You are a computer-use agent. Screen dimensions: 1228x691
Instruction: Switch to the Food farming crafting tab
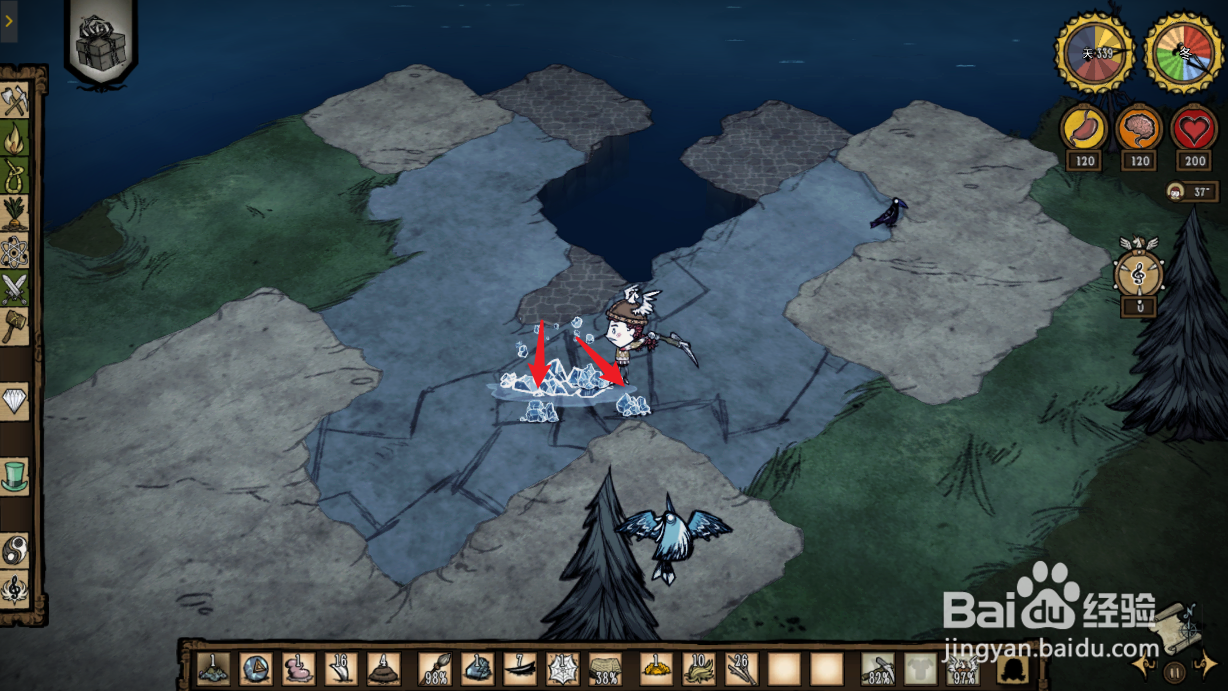click(x=15, y=215)
